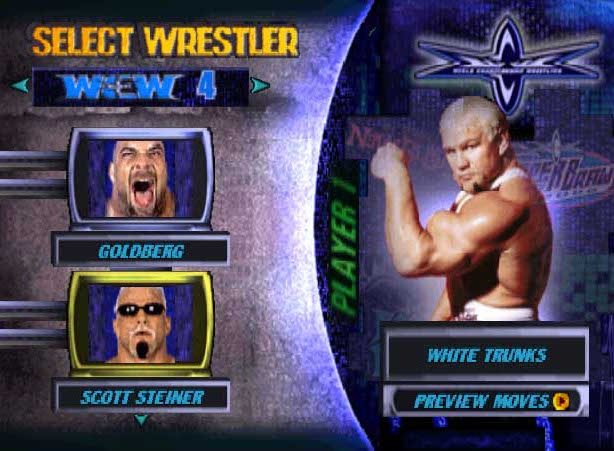614x451 pixels.
Task: Show more wrestlers with the down arrow
Action: pyautogui.click(x=141, y=420)
